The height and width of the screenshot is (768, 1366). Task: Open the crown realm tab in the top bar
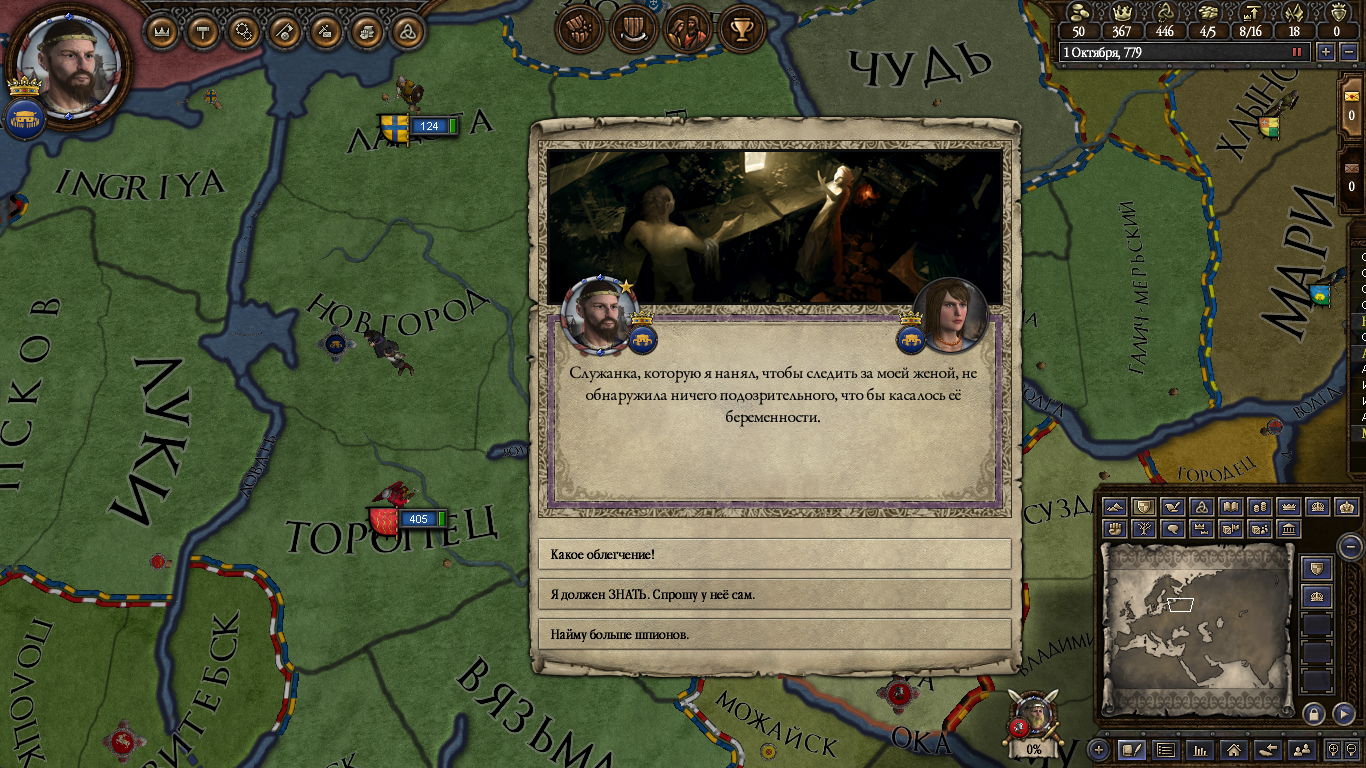pyautogui.click(x=162, y=32)
